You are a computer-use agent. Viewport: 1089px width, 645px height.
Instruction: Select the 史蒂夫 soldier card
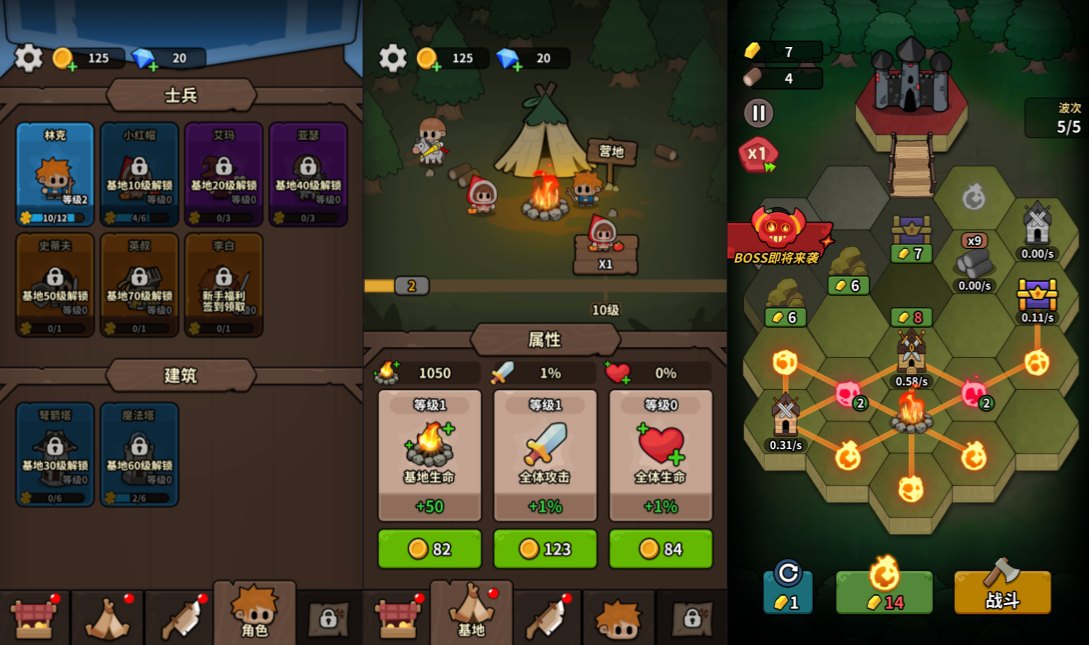point(55,285)
